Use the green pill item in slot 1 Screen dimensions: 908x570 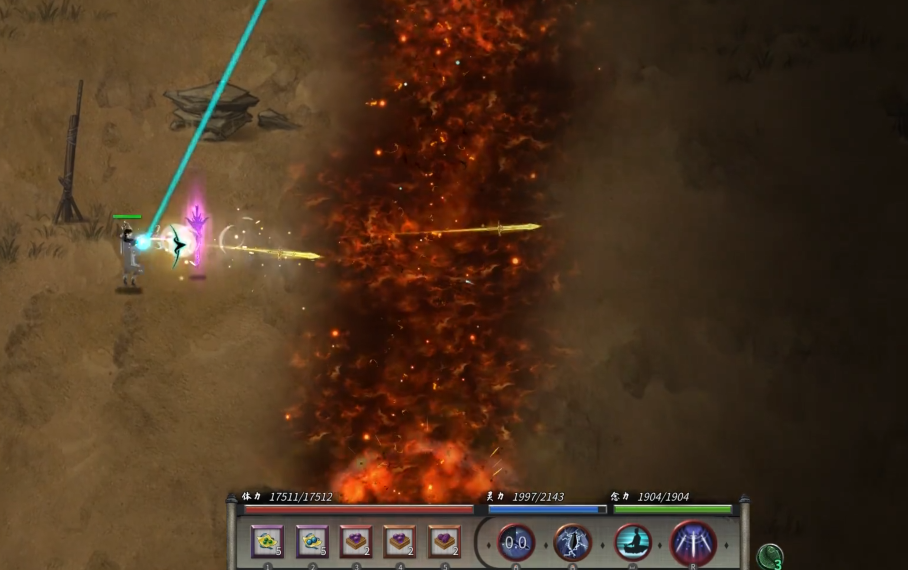click(x=267, y=541)
